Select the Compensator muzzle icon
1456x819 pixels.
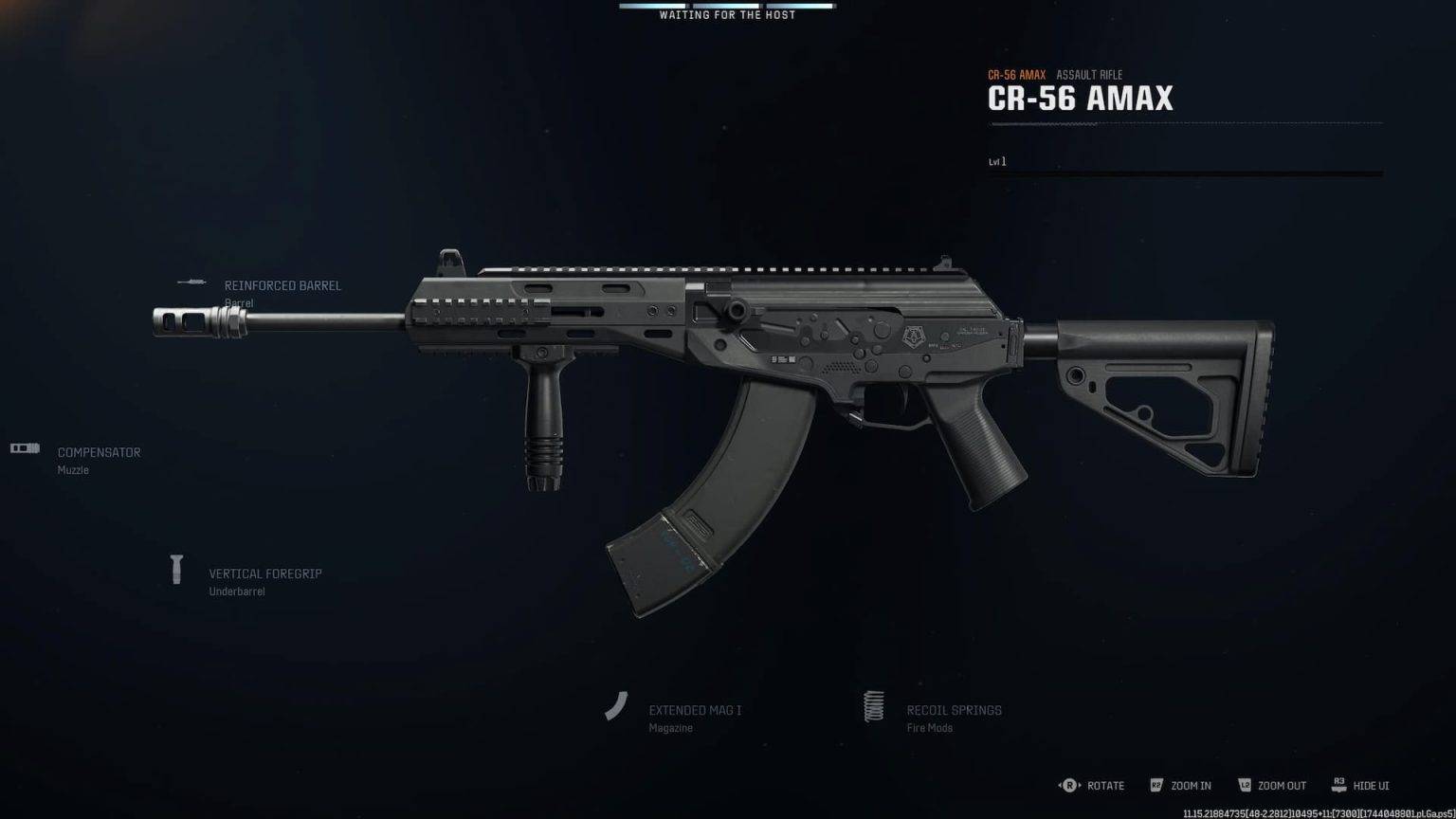pos(26,449)
